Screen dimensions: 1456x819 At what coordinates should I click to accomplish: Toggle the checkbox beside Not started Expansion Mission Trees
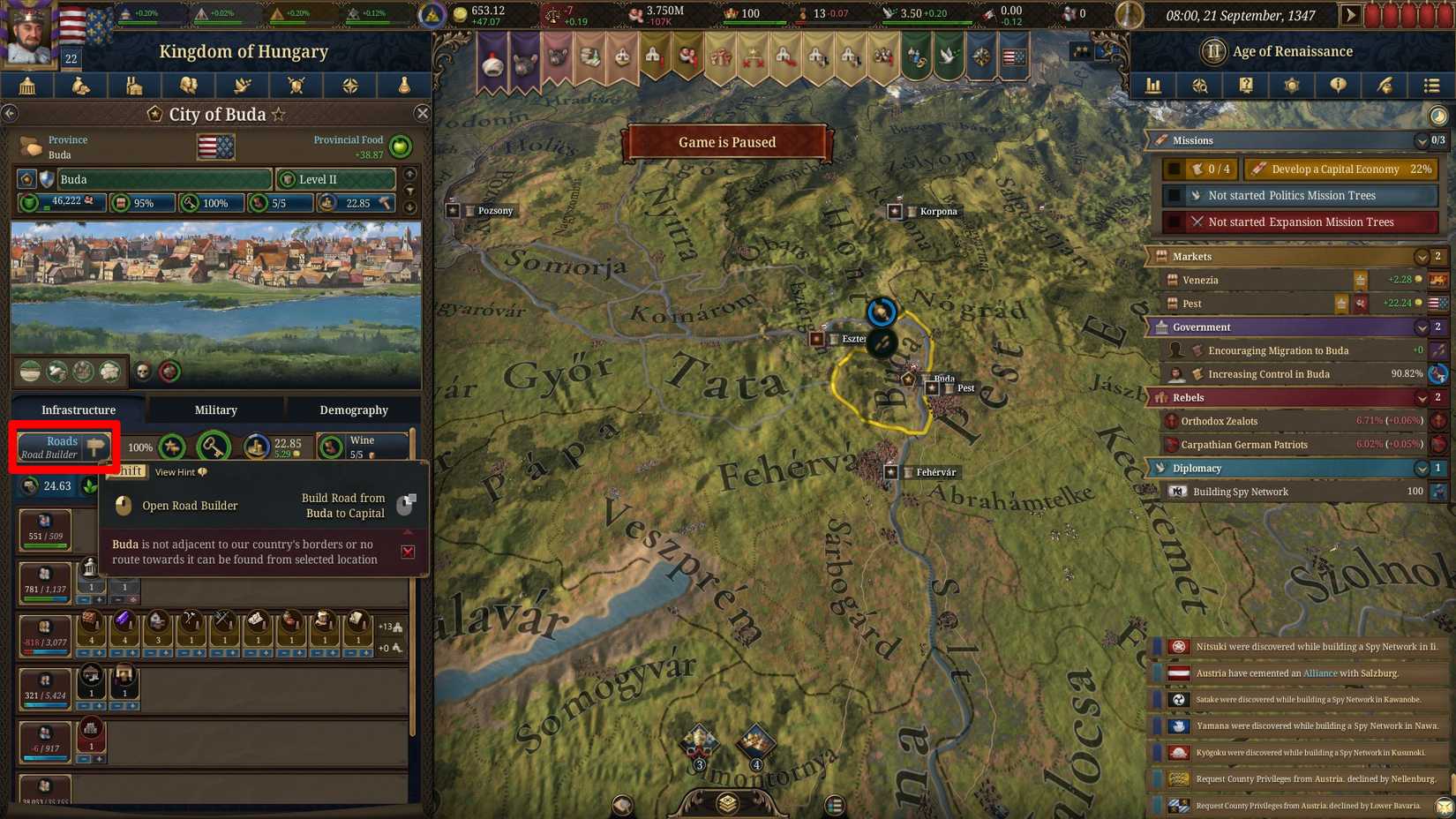pyautogui.click(x=1174, y=222)
